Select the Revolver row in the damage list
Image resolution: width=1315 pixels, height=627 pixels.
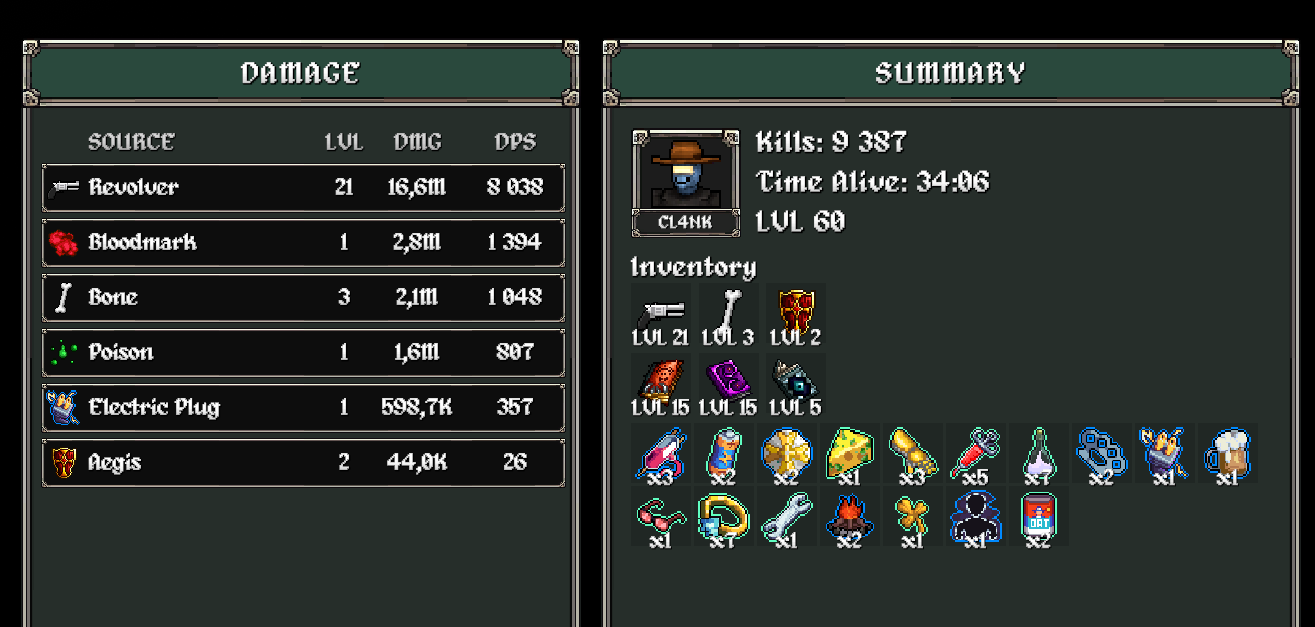click(x=303, y=187)
